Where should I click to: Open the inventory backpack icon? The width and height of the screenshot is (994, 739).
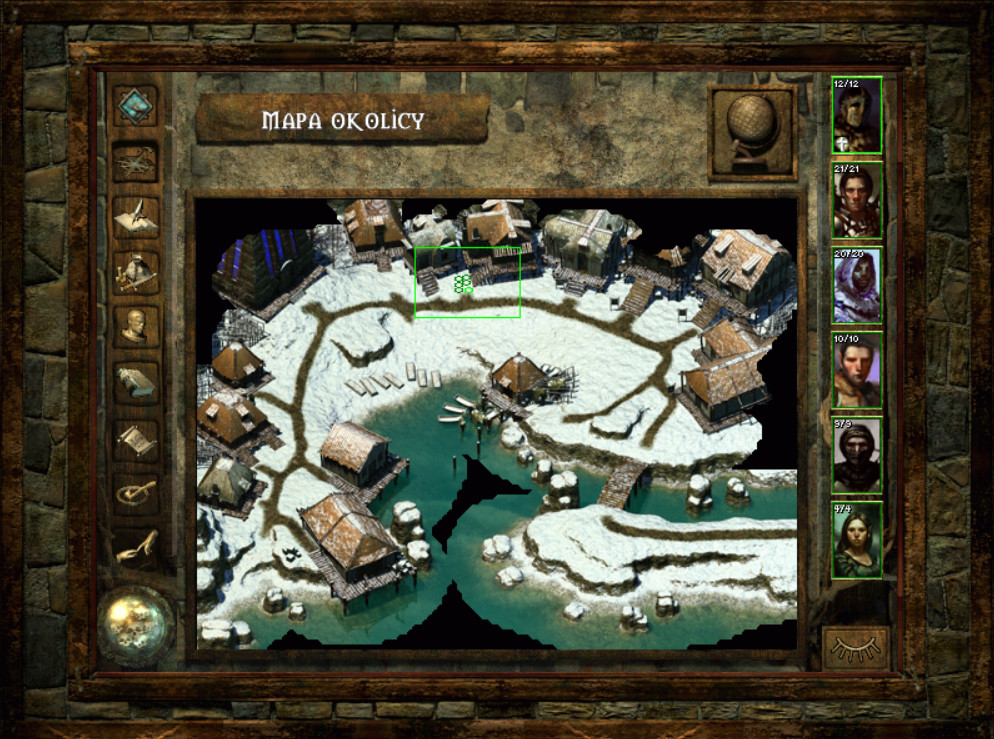[136, 271]
